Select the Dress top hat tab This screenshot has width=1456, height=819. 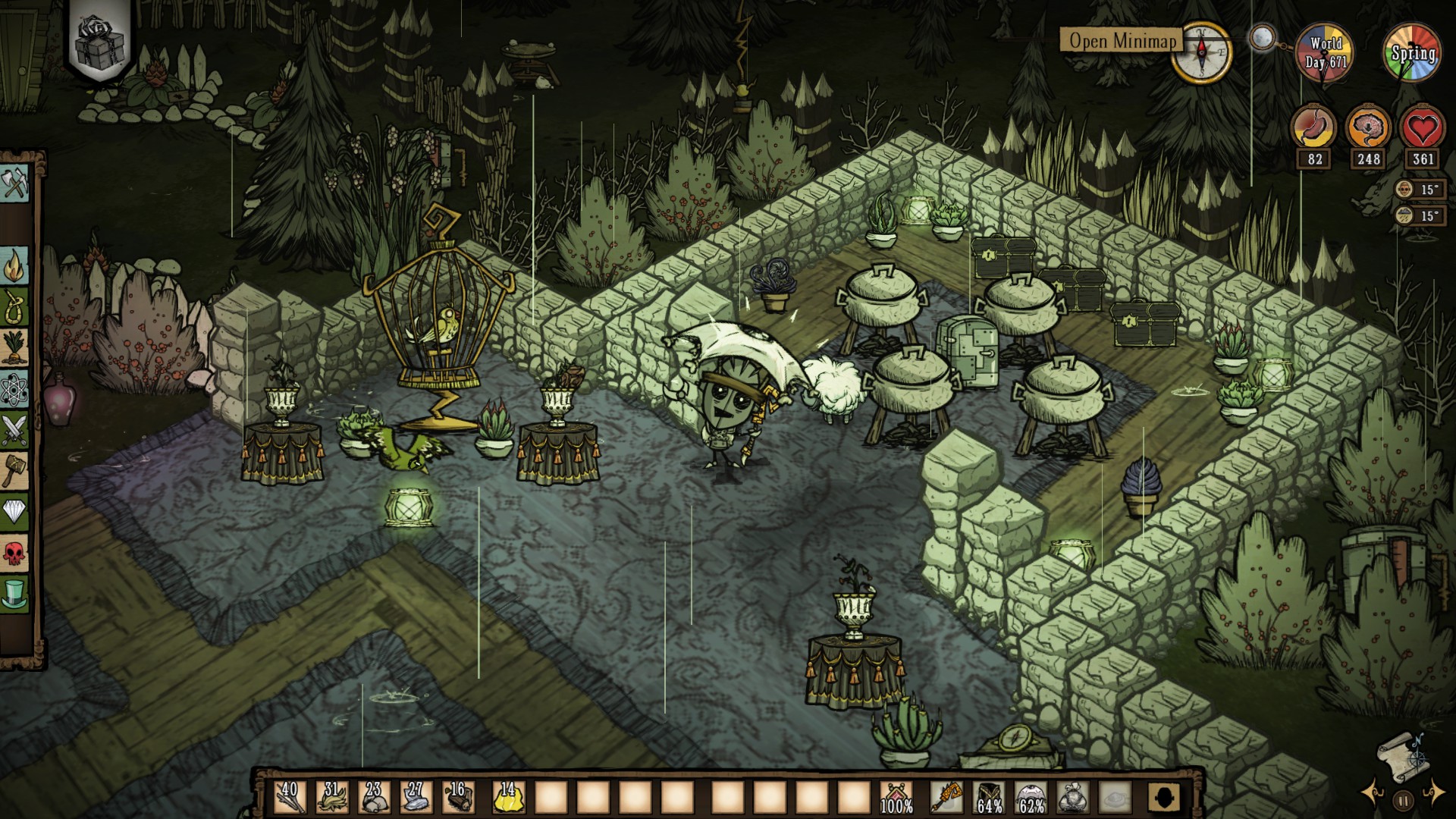coord(14,594)
